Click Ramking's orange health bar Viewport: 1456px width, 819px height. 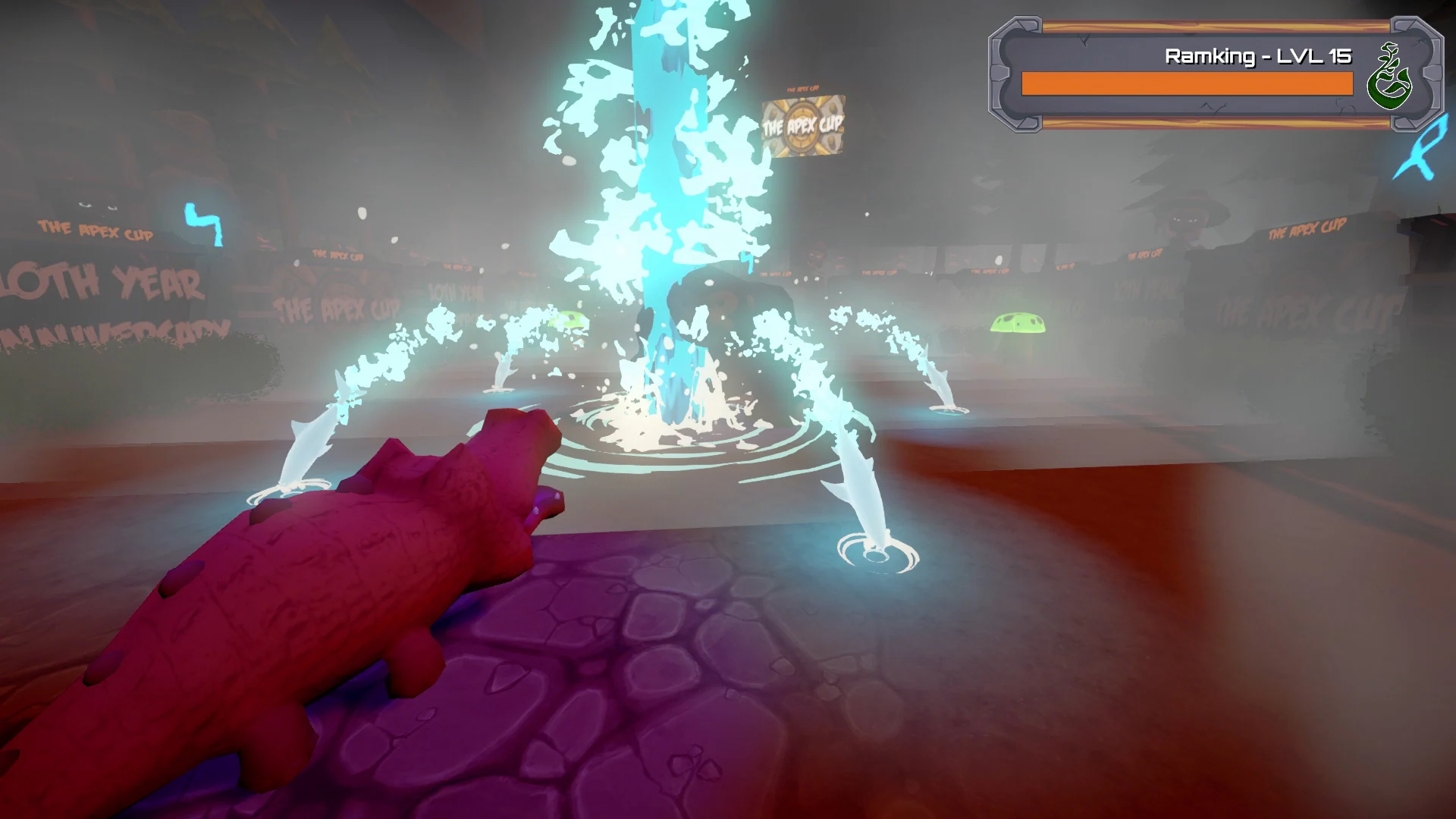1187,83
